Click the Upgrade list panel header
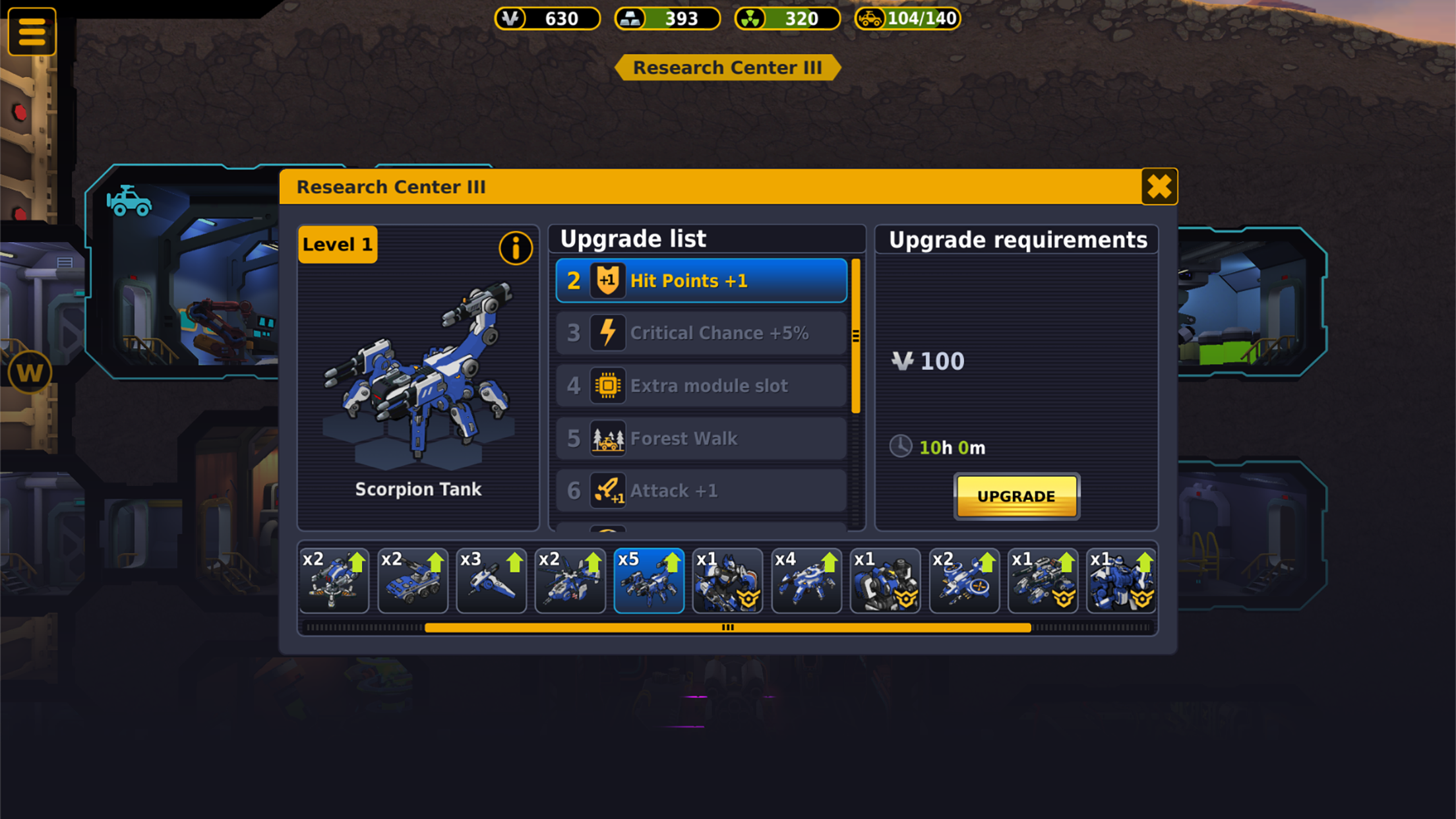 click(x=633, y=238)
